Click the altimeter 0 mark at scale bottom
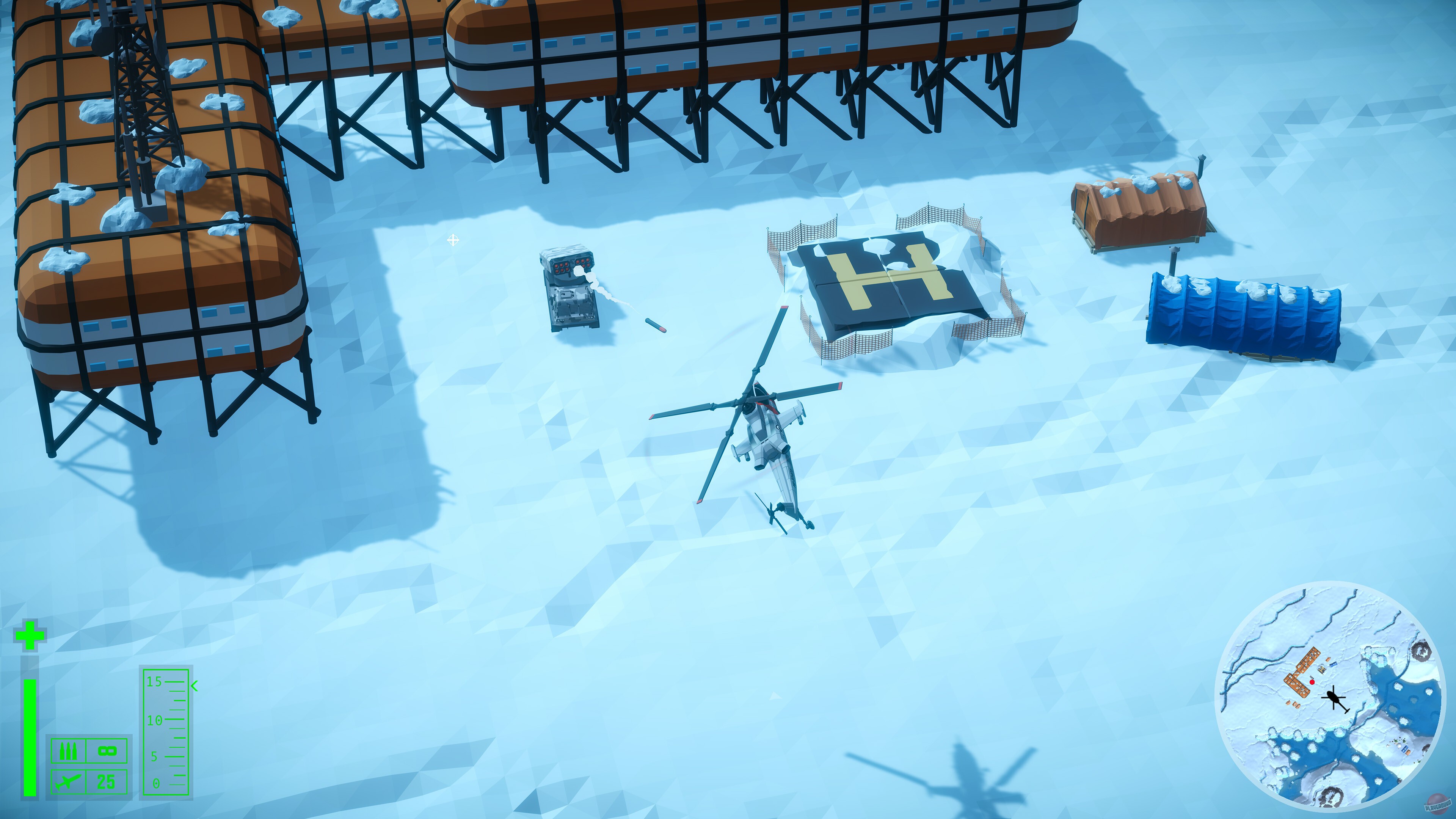The height and width of the screenshot is (819, 1456). 156,783
